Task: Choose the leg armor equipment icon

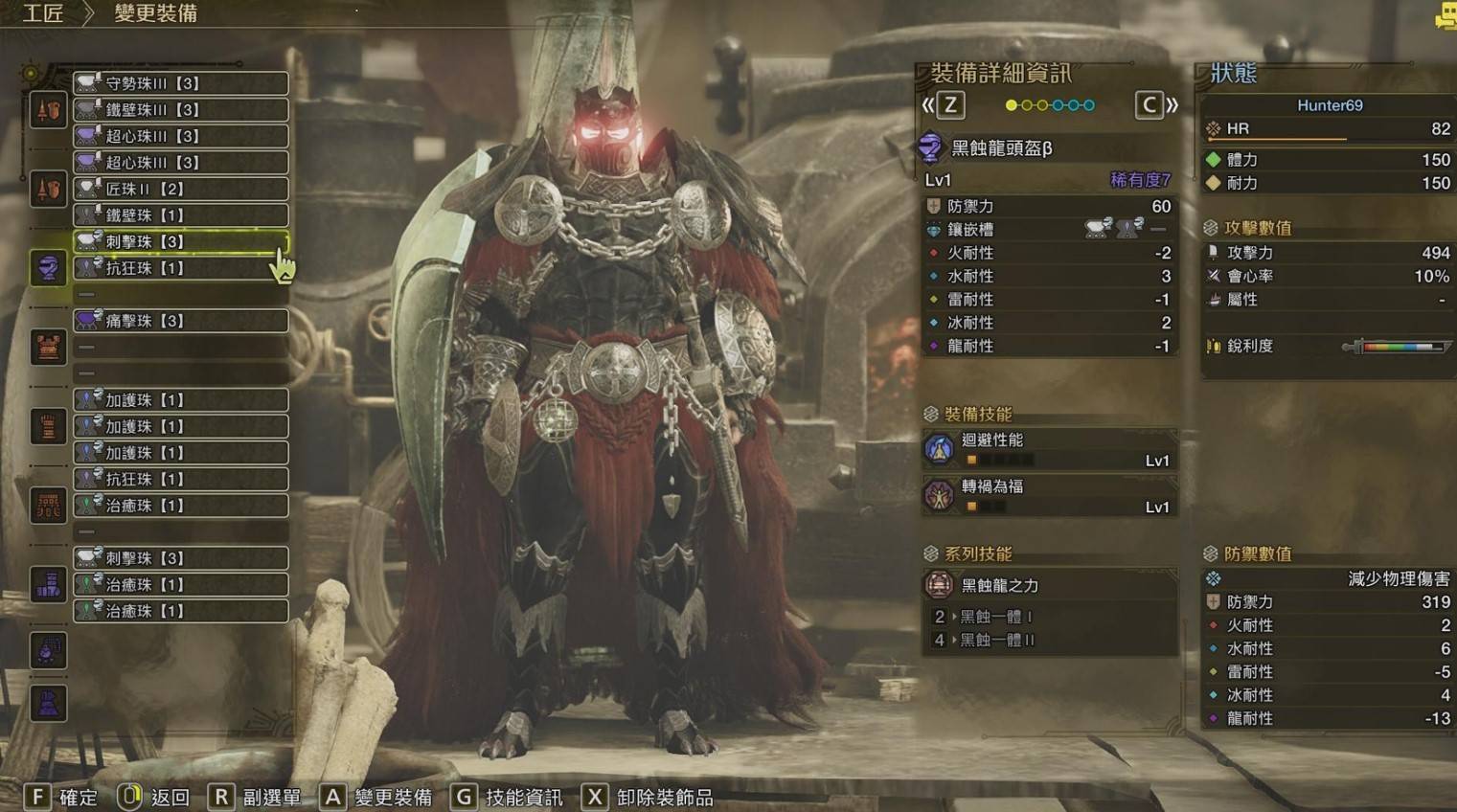Action: pos(48,583)
